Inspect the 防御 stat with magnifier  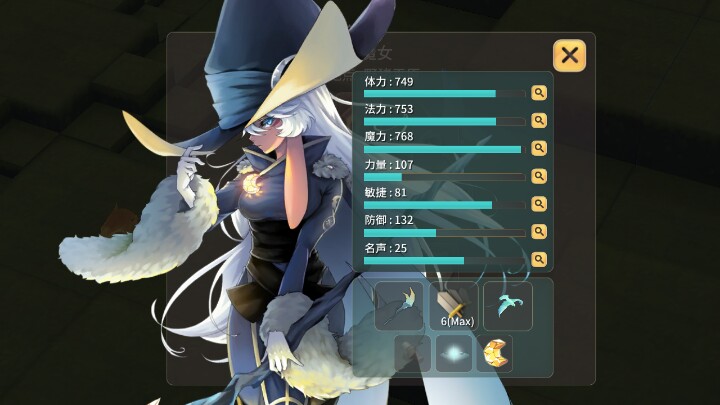539,232
